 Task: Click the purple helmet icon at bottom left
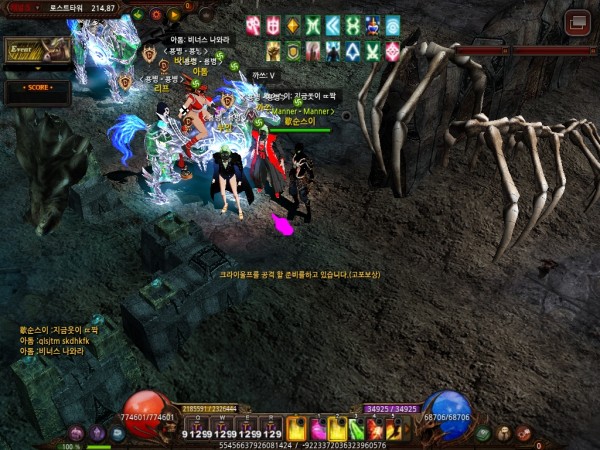97,433
